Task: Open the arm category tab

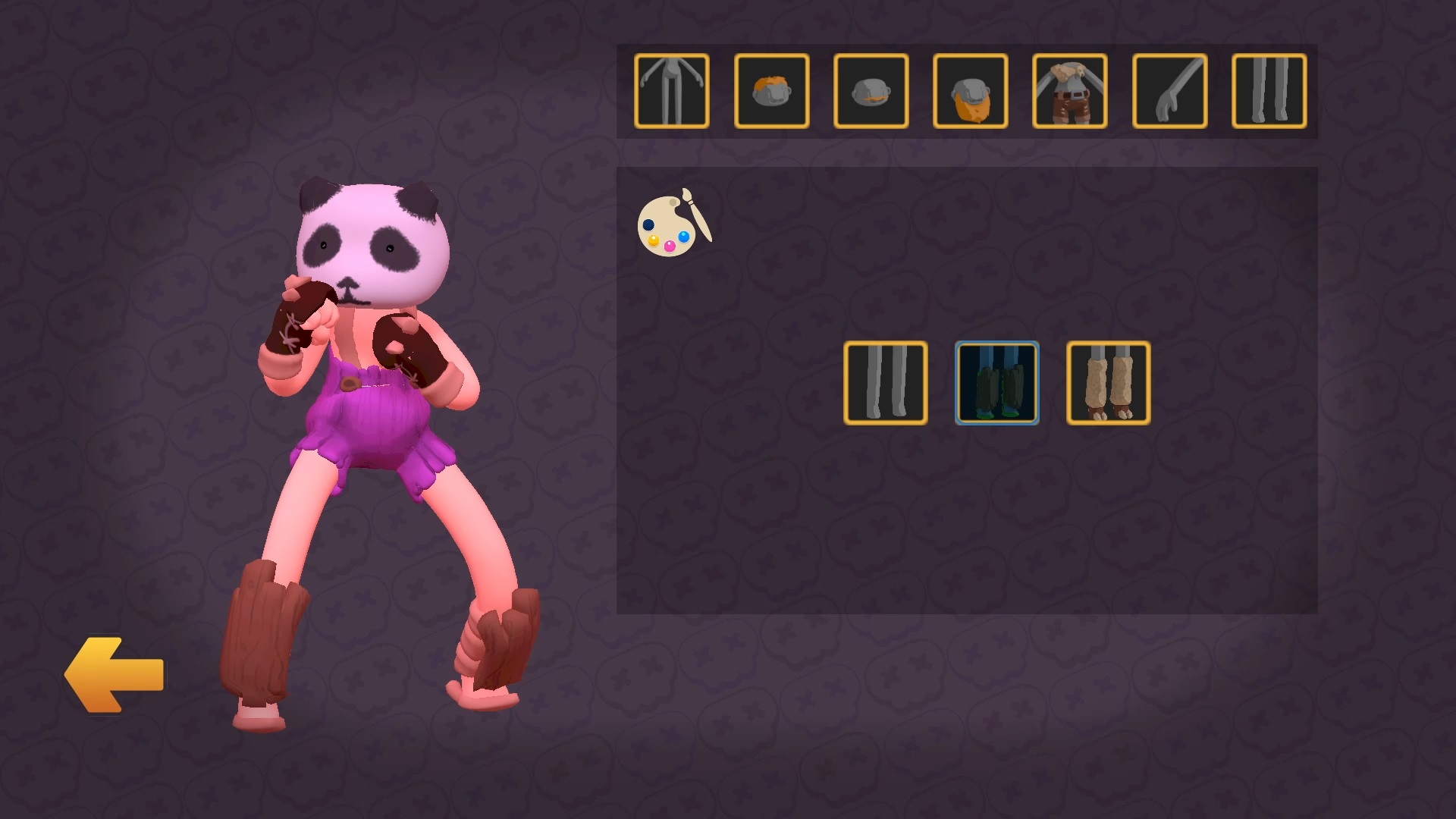Action: pos(1169,91)
